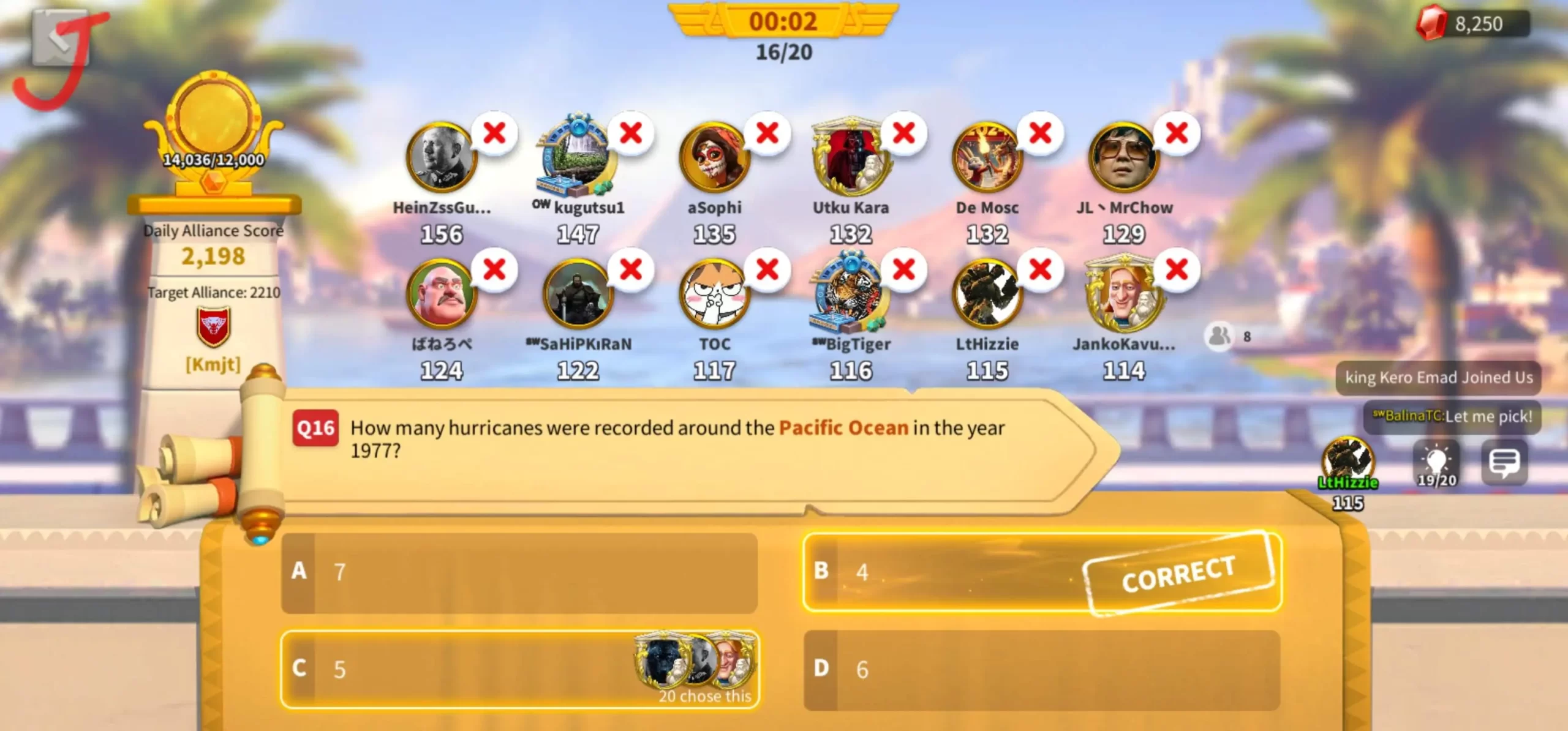Select answer A with value 7
This screenshot has height=731, width=1568.
tap(519, 572)
